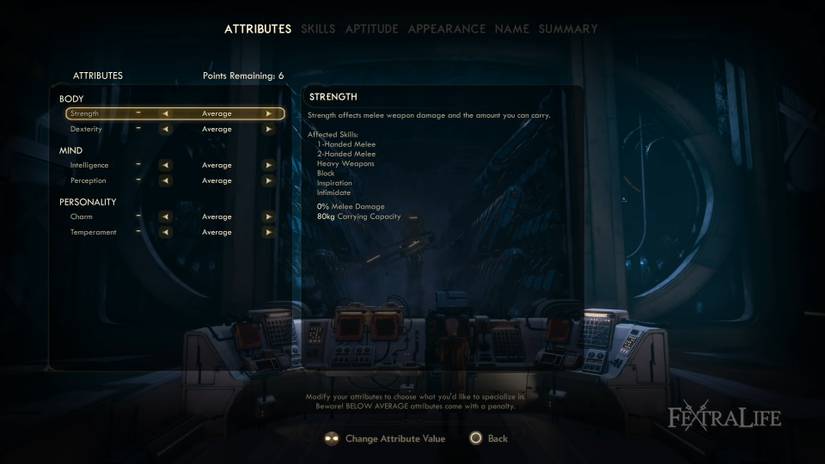The width and height of the screenshot is (825, 464).
Task: Select the Name tab
Action: click(x=511, y=29)
